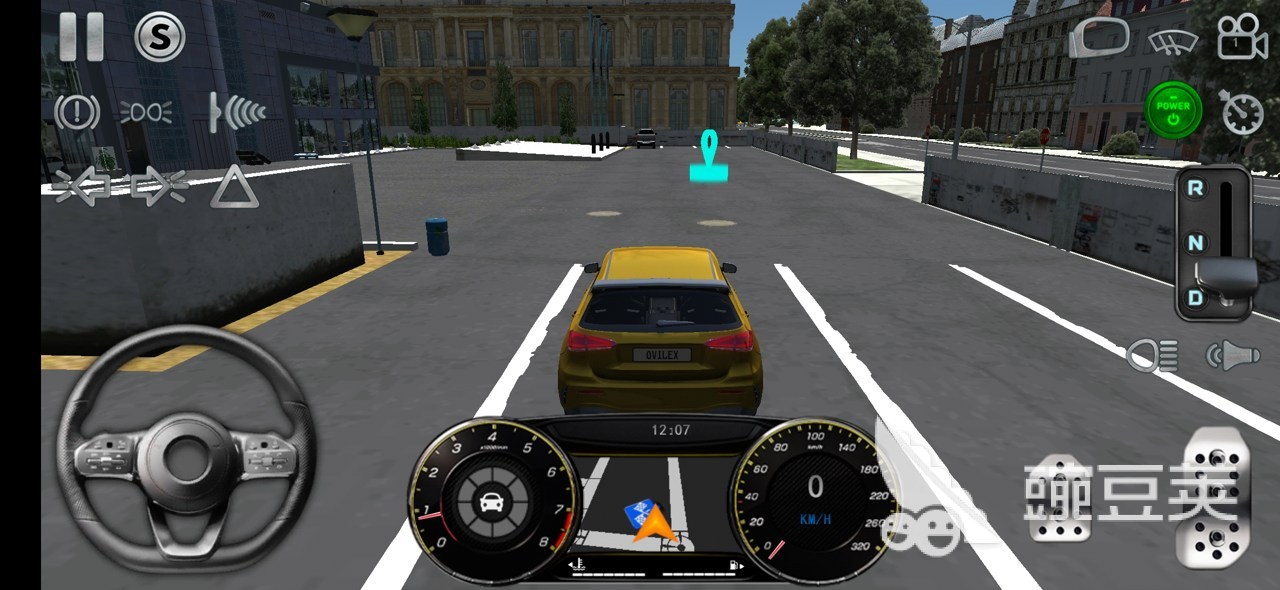
Task: Toggle the parking sensor icon
Action: coord(236,112)
